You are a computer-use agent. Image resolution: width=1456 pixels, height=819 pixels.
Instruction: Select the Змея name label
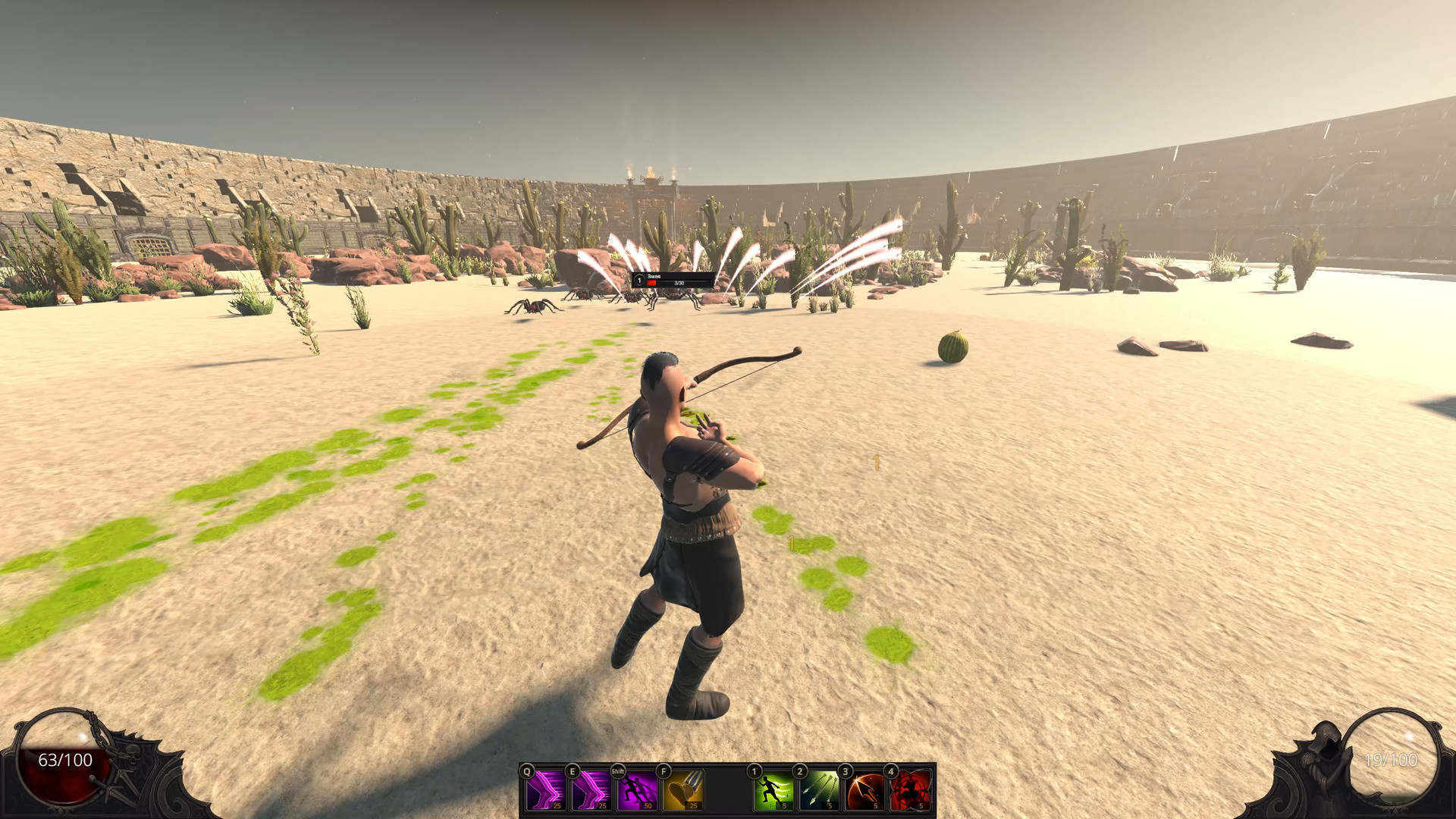click(654, 276)
